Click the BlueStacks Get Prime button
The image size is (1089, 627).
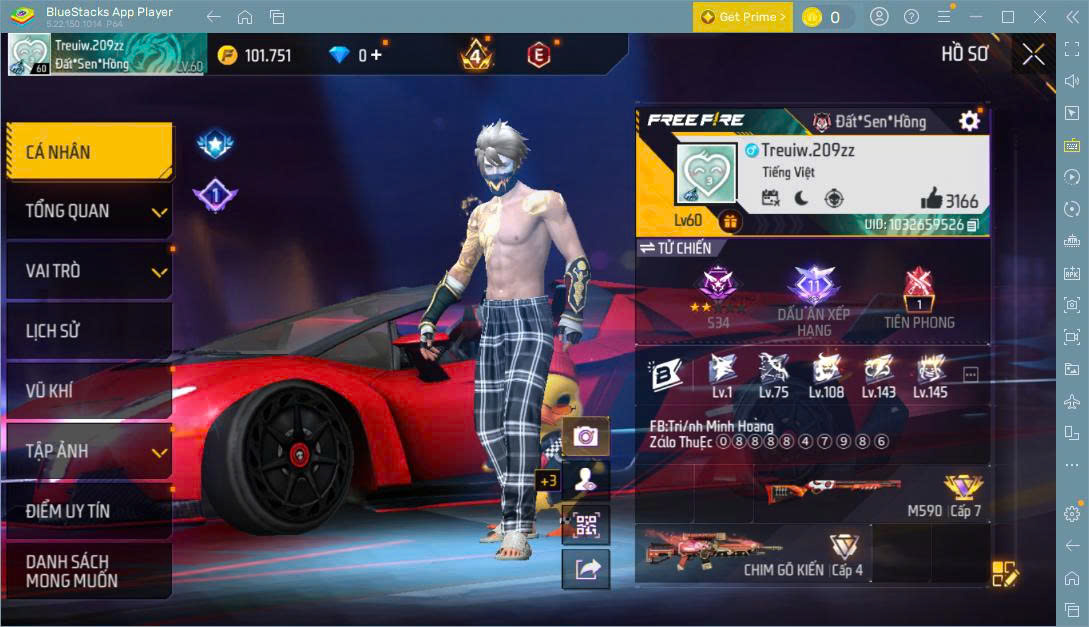click(x=743, y=17)
